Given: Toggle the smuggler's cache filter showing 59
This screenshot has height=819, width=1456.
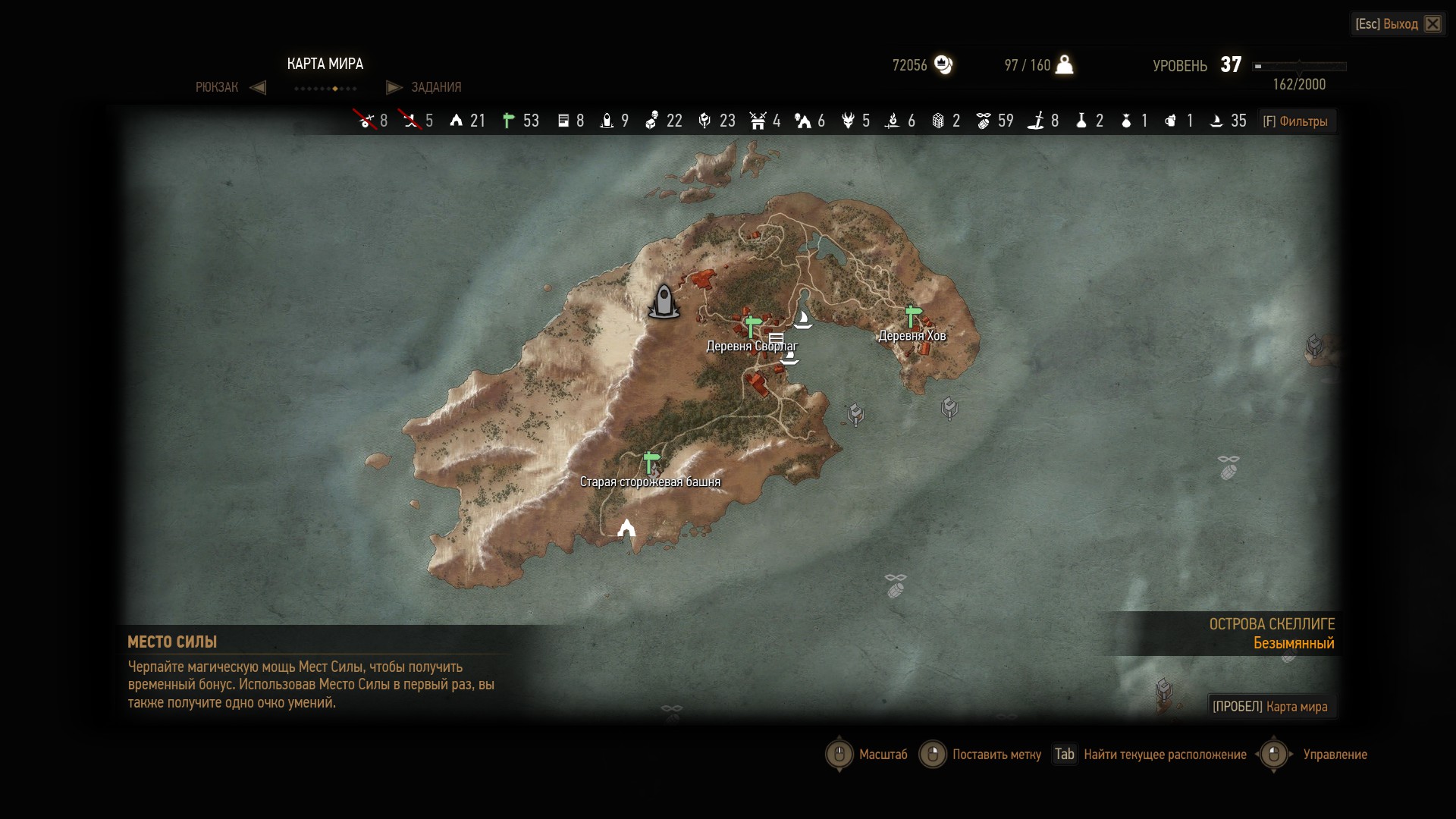Looking at the screenshot, I should 984,121.
